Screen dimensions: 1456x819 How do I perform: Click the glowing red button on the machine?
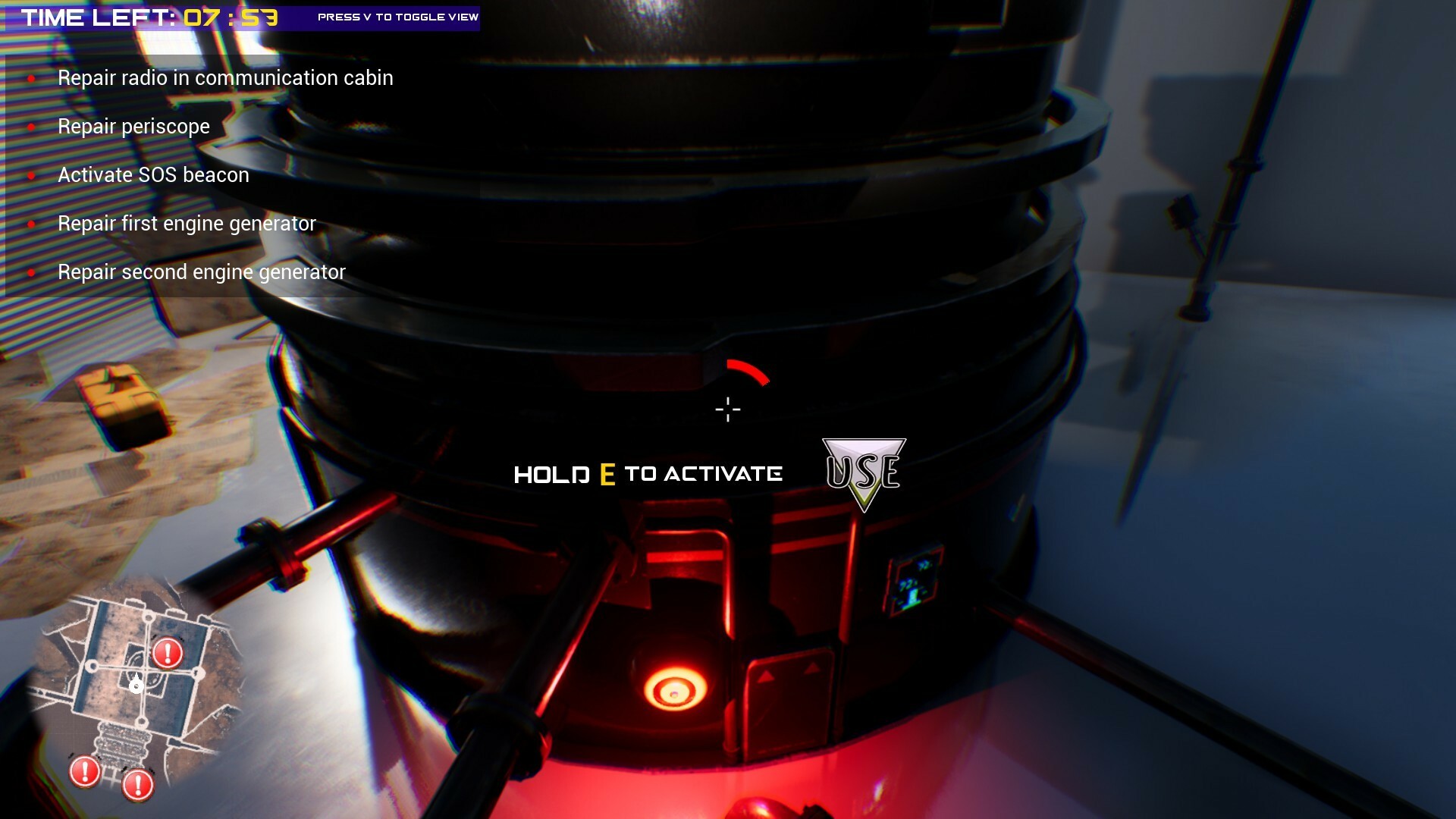(x=673, y=692)
